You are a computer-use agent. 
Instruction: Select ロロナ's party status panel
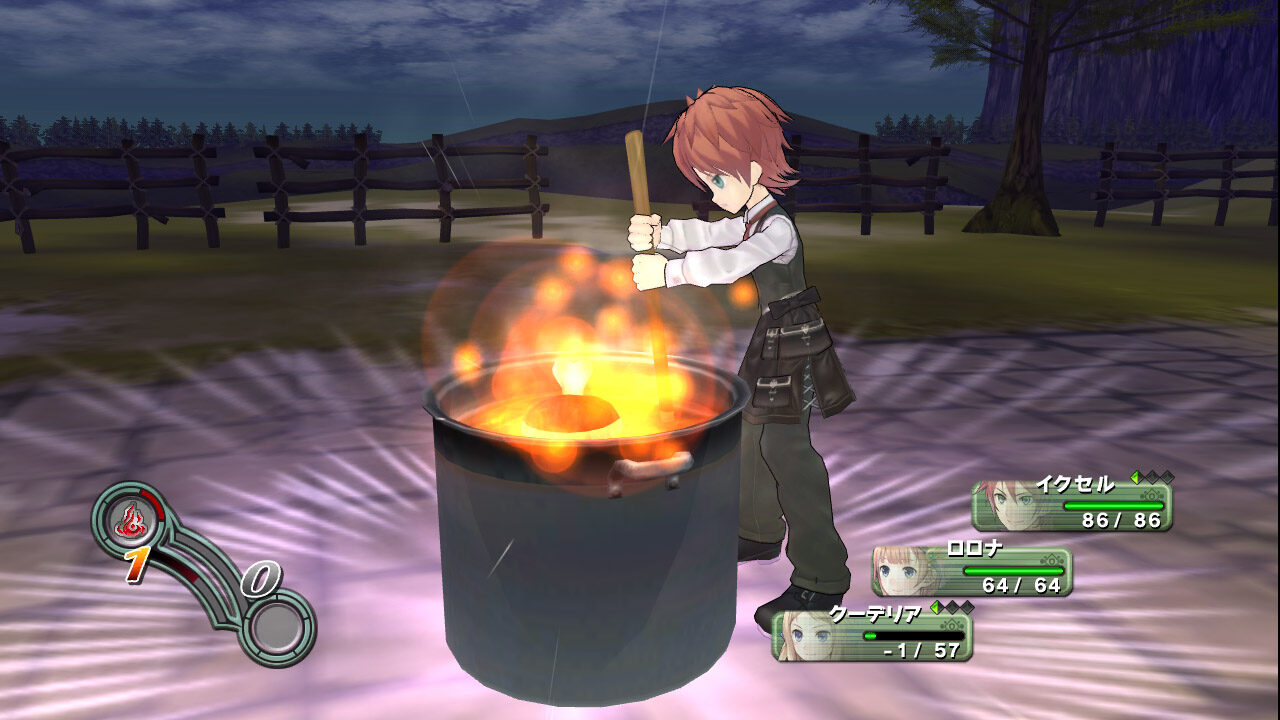click(x=972, y=572)
